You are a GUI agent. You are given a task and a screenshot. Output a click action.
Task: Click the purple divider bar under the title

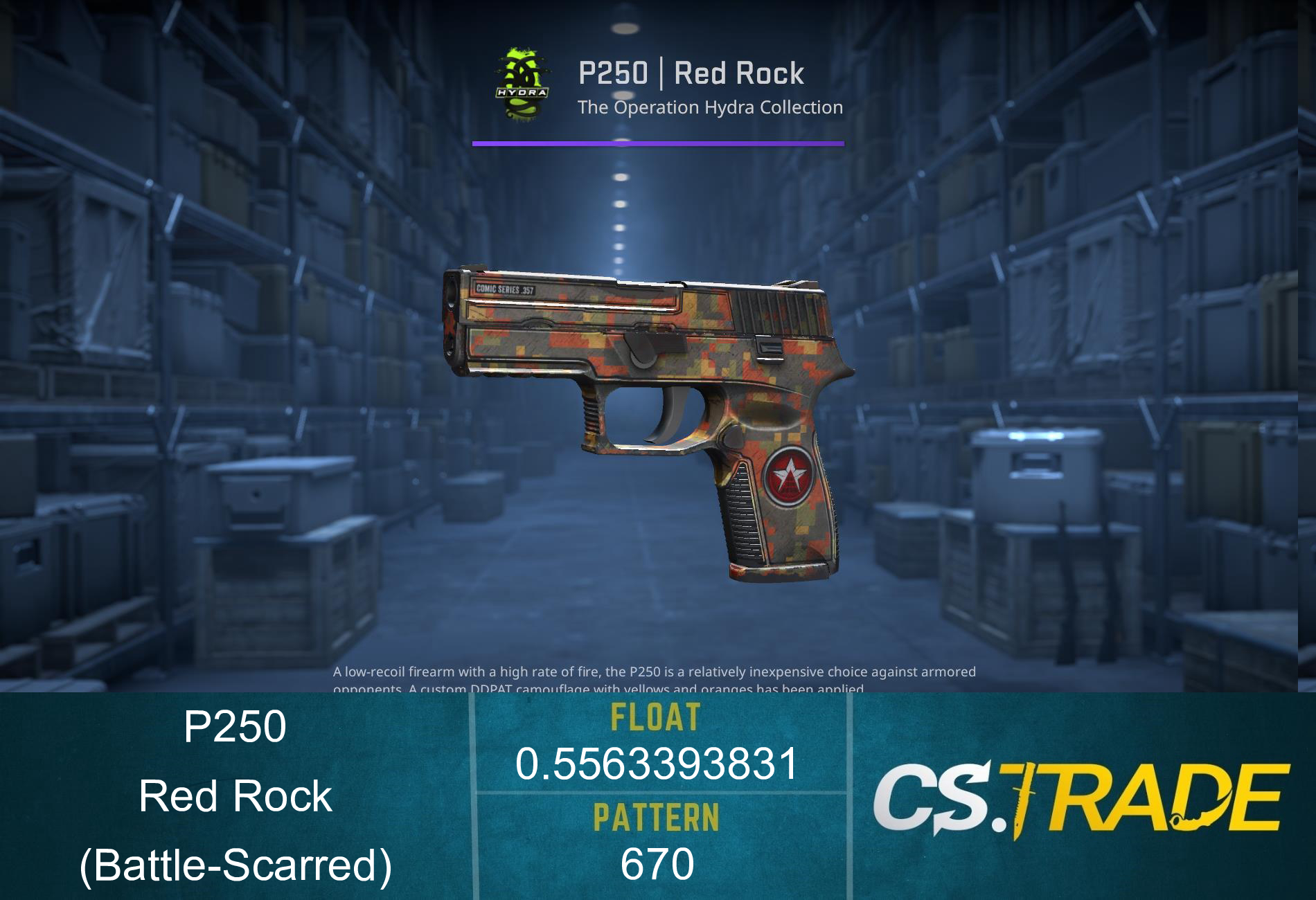pyautogui.click(x=658, y=143)
